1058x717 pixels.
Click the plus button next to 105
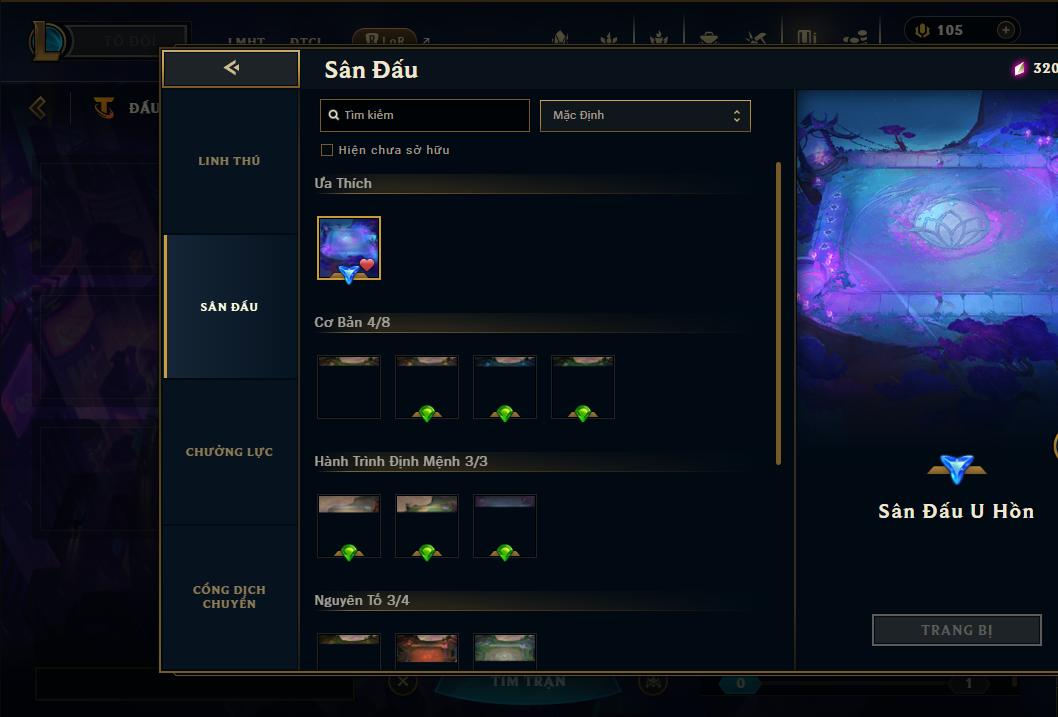coord(1005,30)
